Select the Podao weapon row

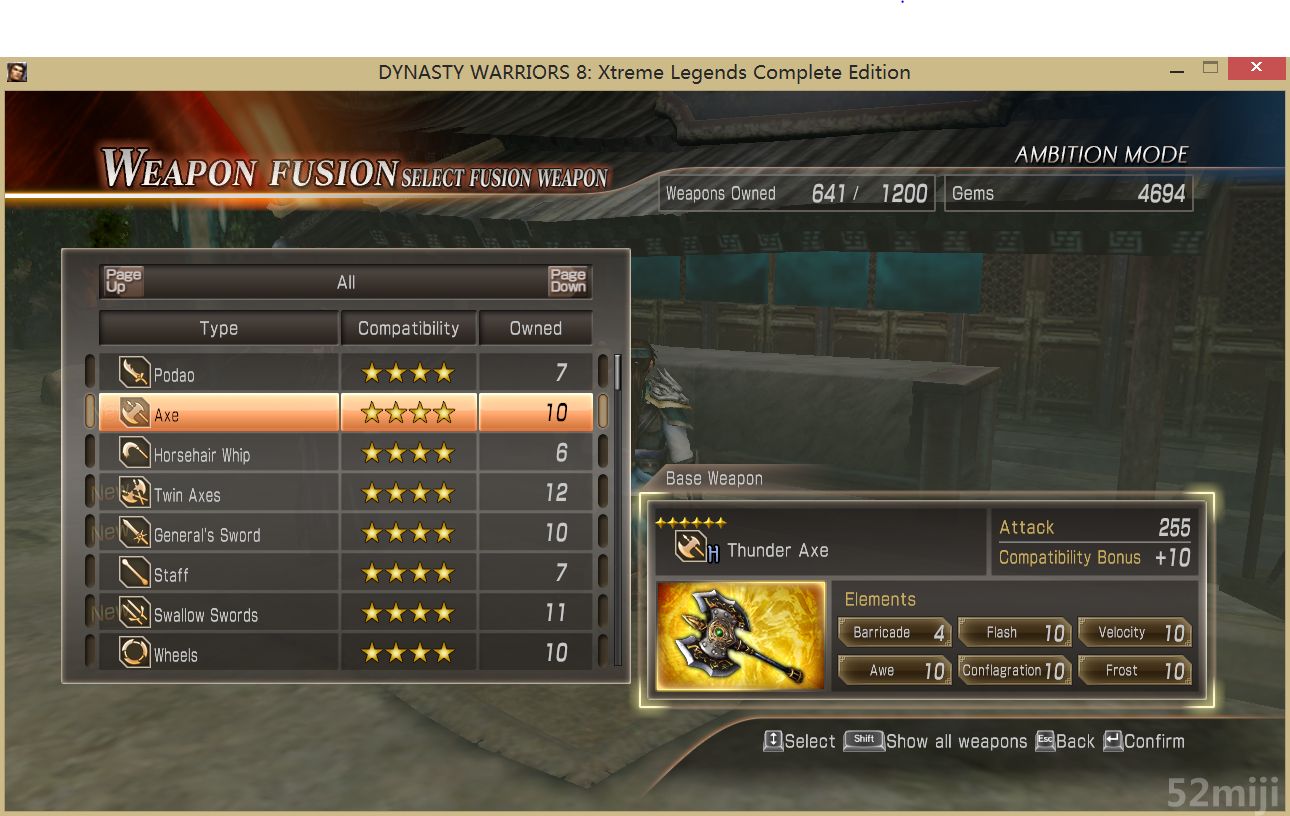click(x=218, y=374)
